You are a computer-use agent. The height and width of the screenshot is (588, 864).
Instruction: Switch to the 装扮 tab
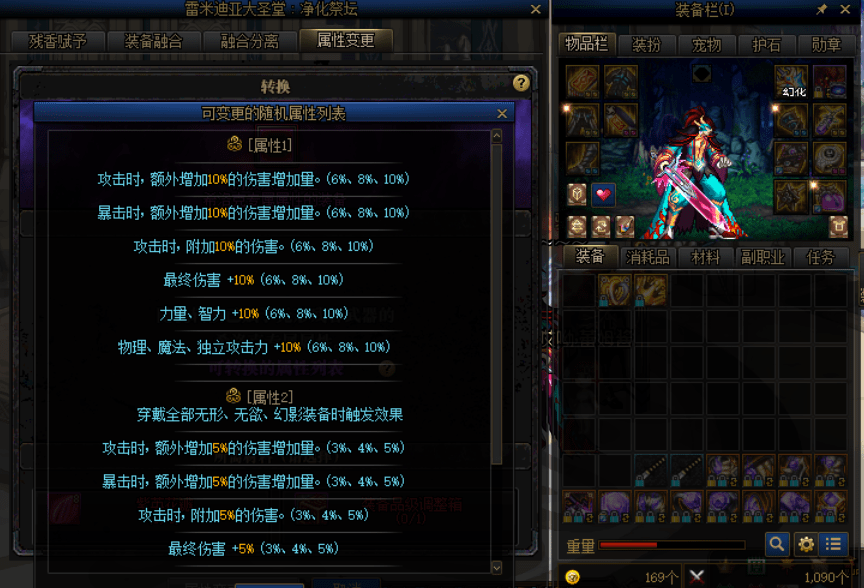coord(646,45)
